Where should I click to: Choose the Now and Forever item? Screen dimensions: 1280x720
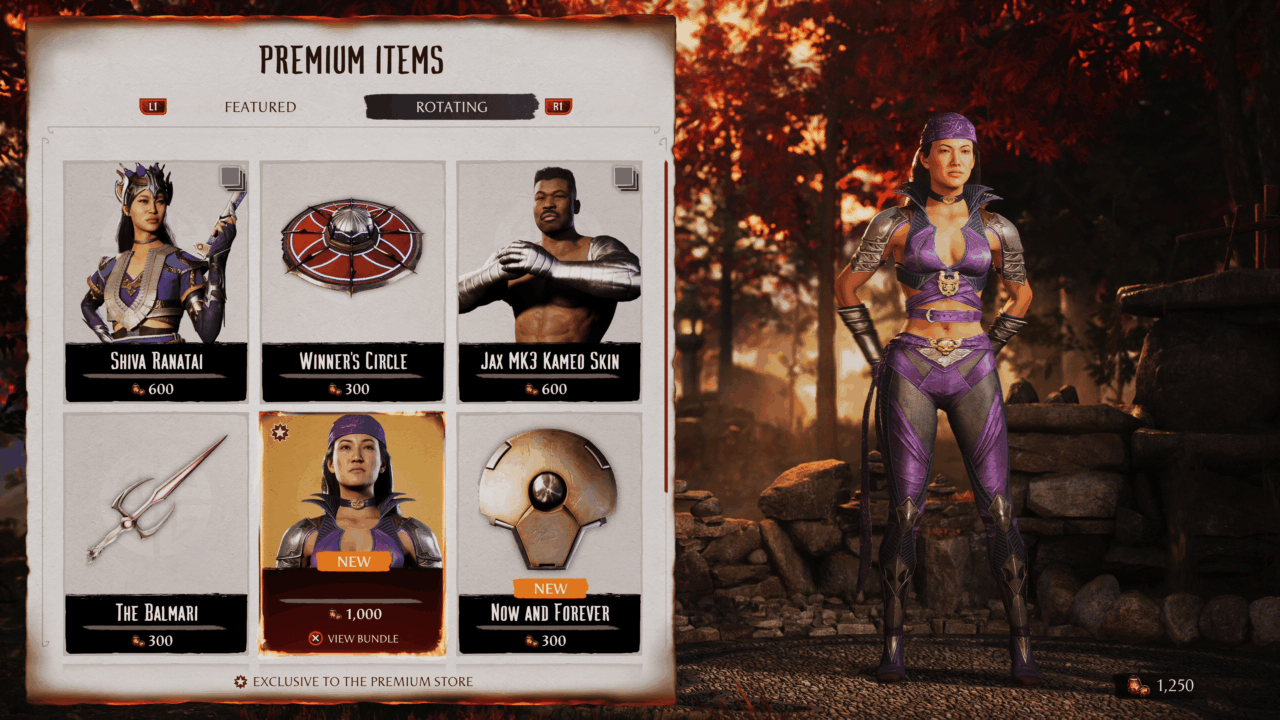pyautogui.click(x=549, y=532)
